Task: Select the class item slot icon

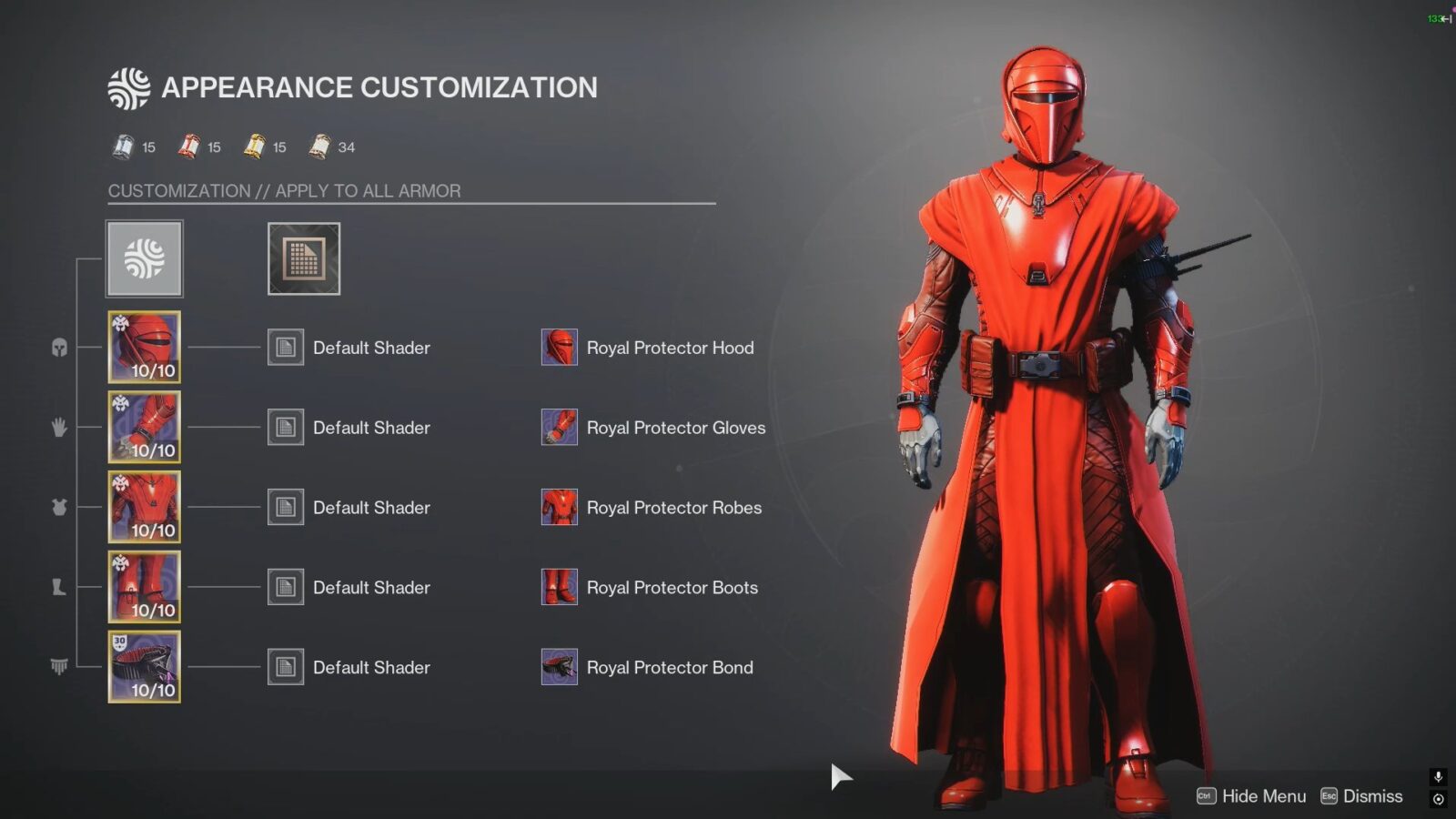Action: click(x=57, y=667)
